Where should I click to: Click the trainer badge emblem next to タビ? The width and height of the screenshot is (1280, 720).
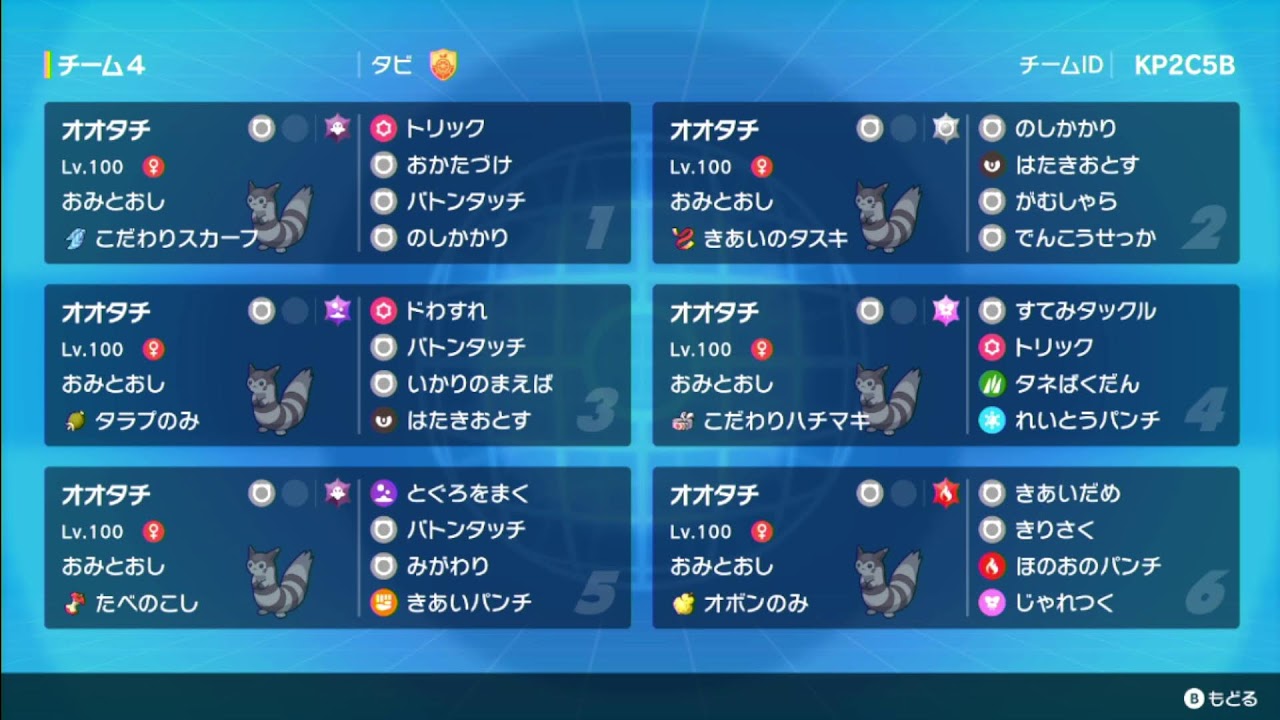click(442, 66)
